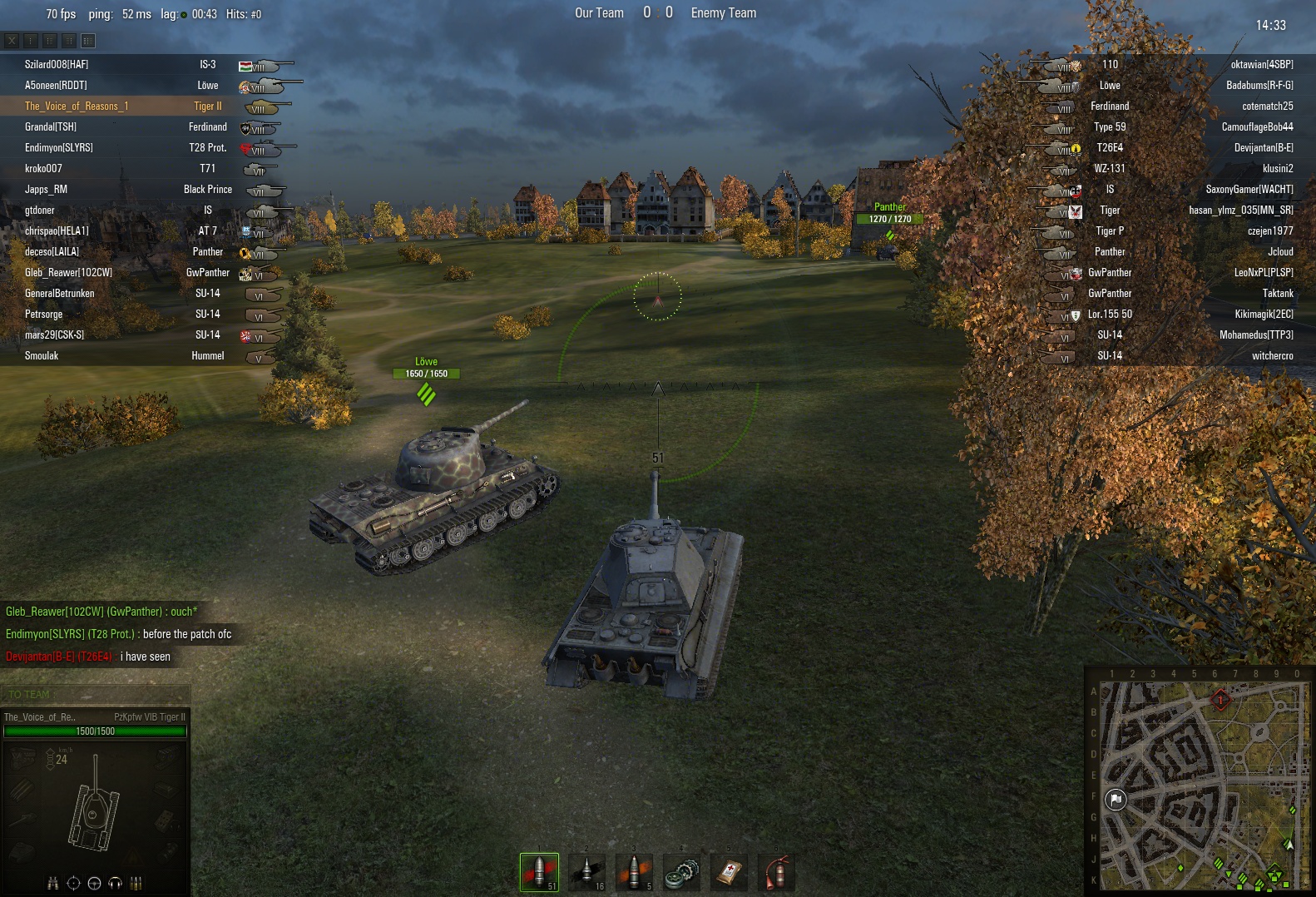Select the armor-piercing shell with 51 rounds
Viewport: 1316px width, 897px height.
click(539, 871)
